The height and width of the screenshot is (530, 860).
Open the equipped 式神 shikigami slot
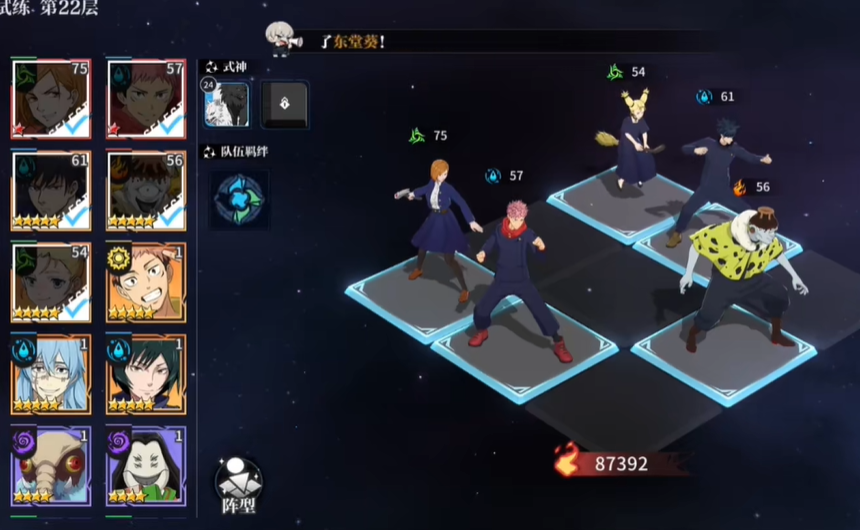tap(227, 104)
